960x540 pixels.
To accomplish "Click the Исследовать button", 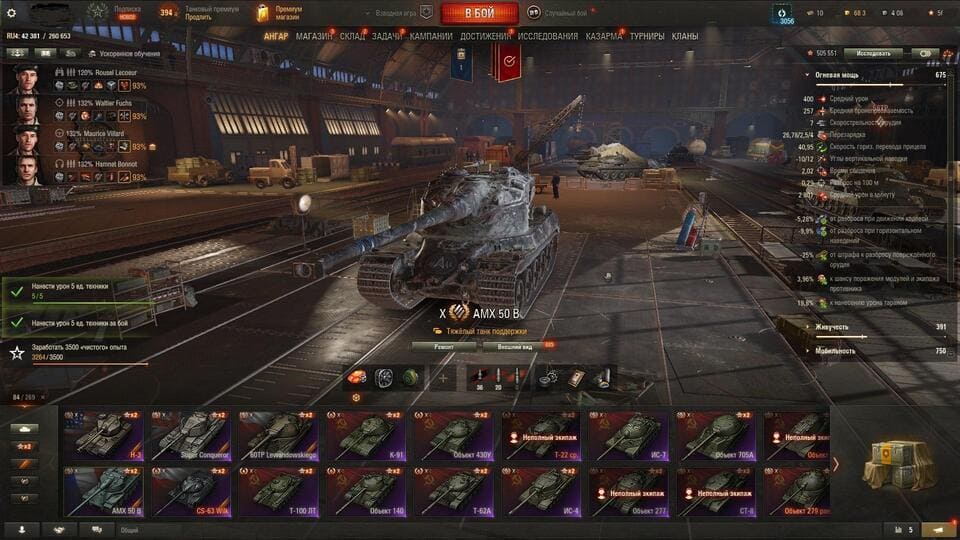I will [872, 53].
